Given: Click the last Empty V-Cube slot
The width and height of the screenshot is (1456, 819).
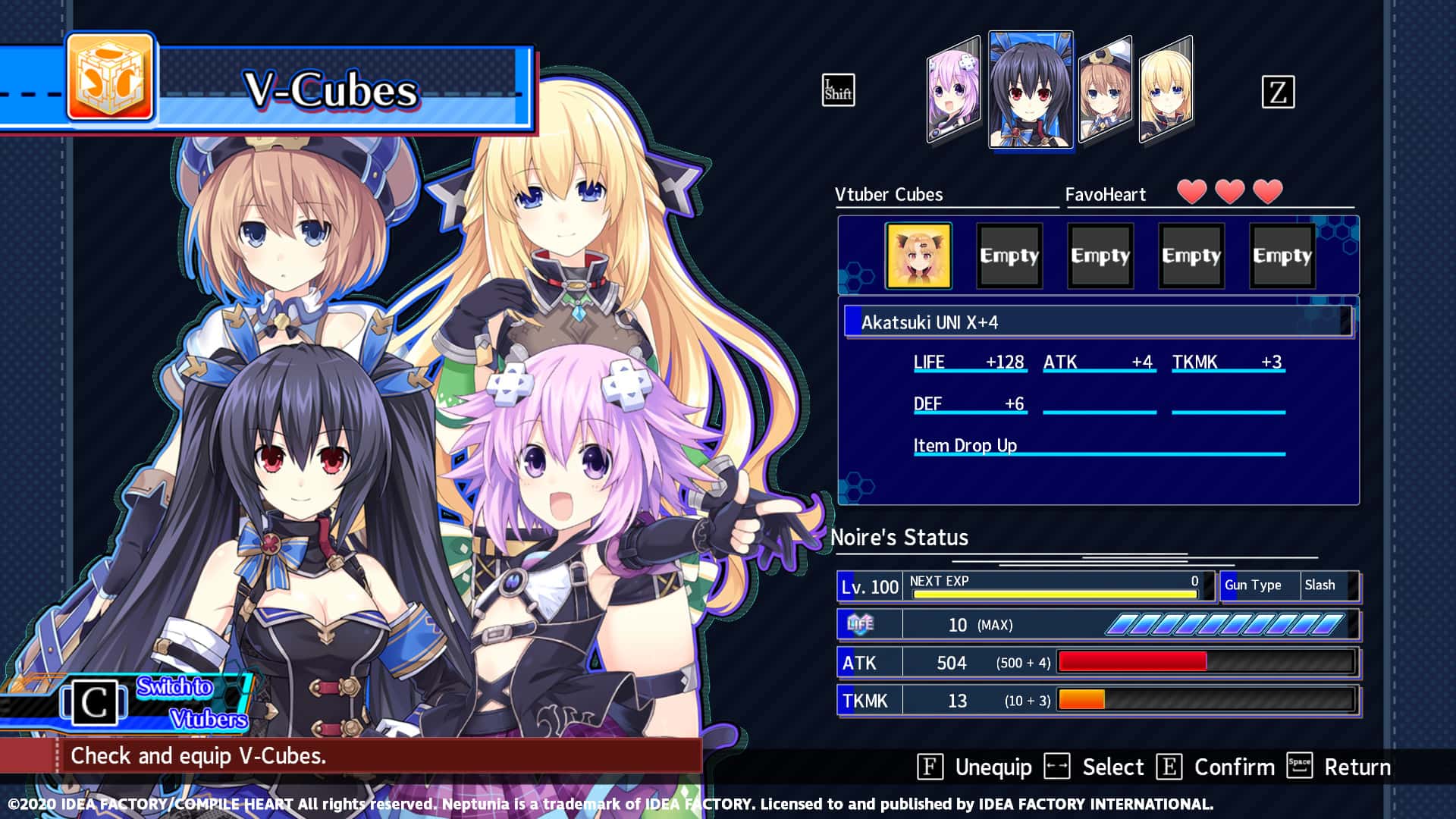Looking at the screenshot, I should [x=1282, y=255].
